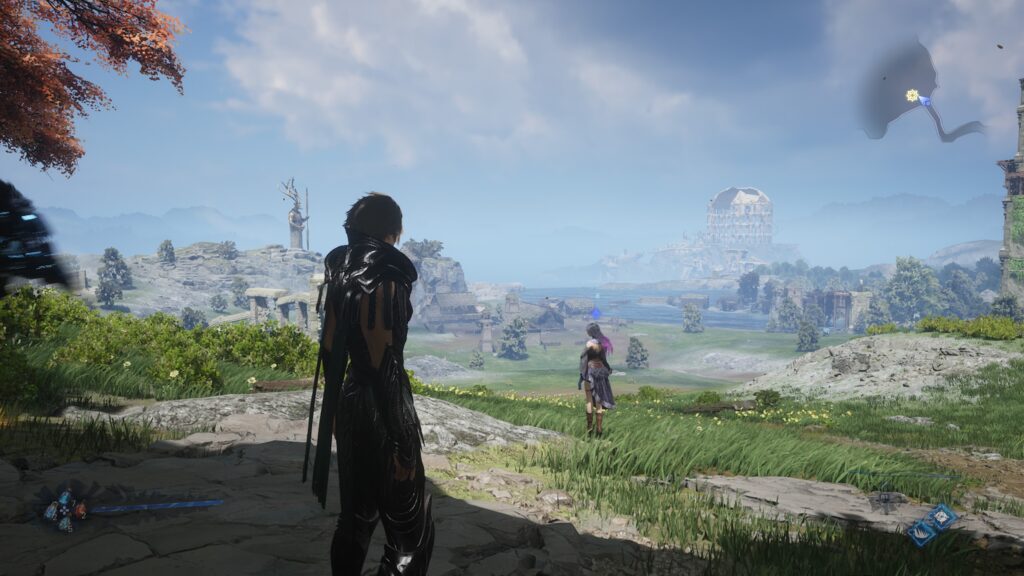This screenshot has height=576, width=1024.
Task: Click the yellow star marker on the minimap
Action: (x=912, y=95)
